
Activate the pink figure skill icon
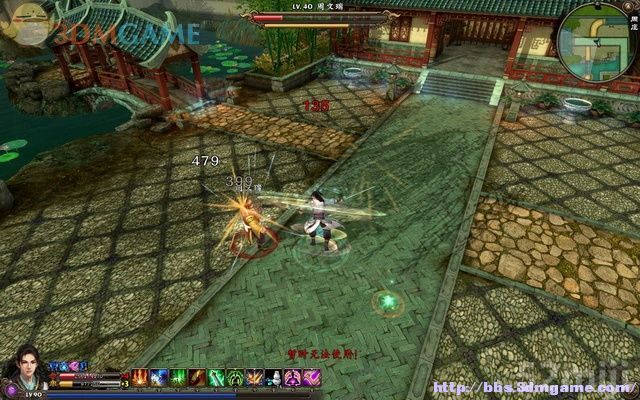292,377
